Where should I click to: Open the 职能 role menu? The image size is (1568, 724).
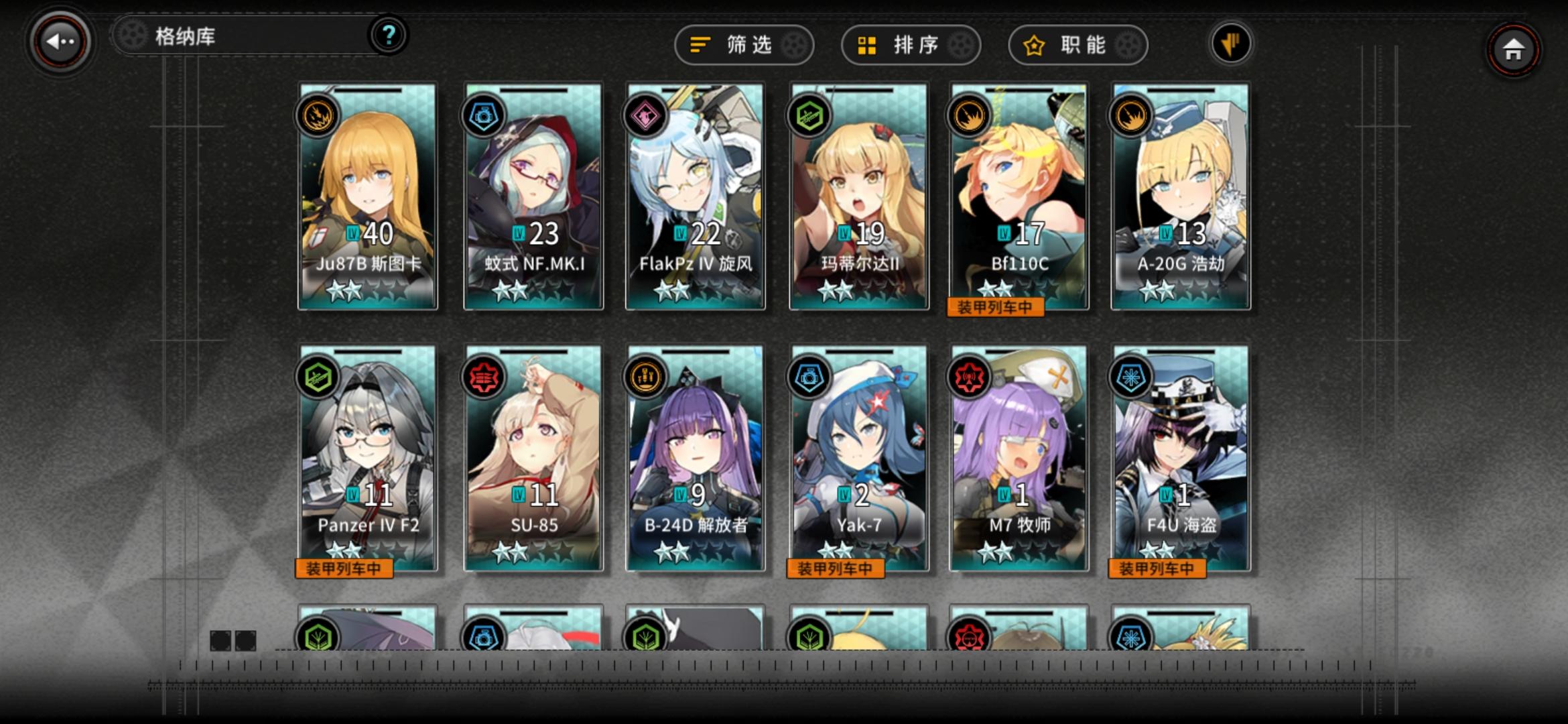coord(1077,45)
